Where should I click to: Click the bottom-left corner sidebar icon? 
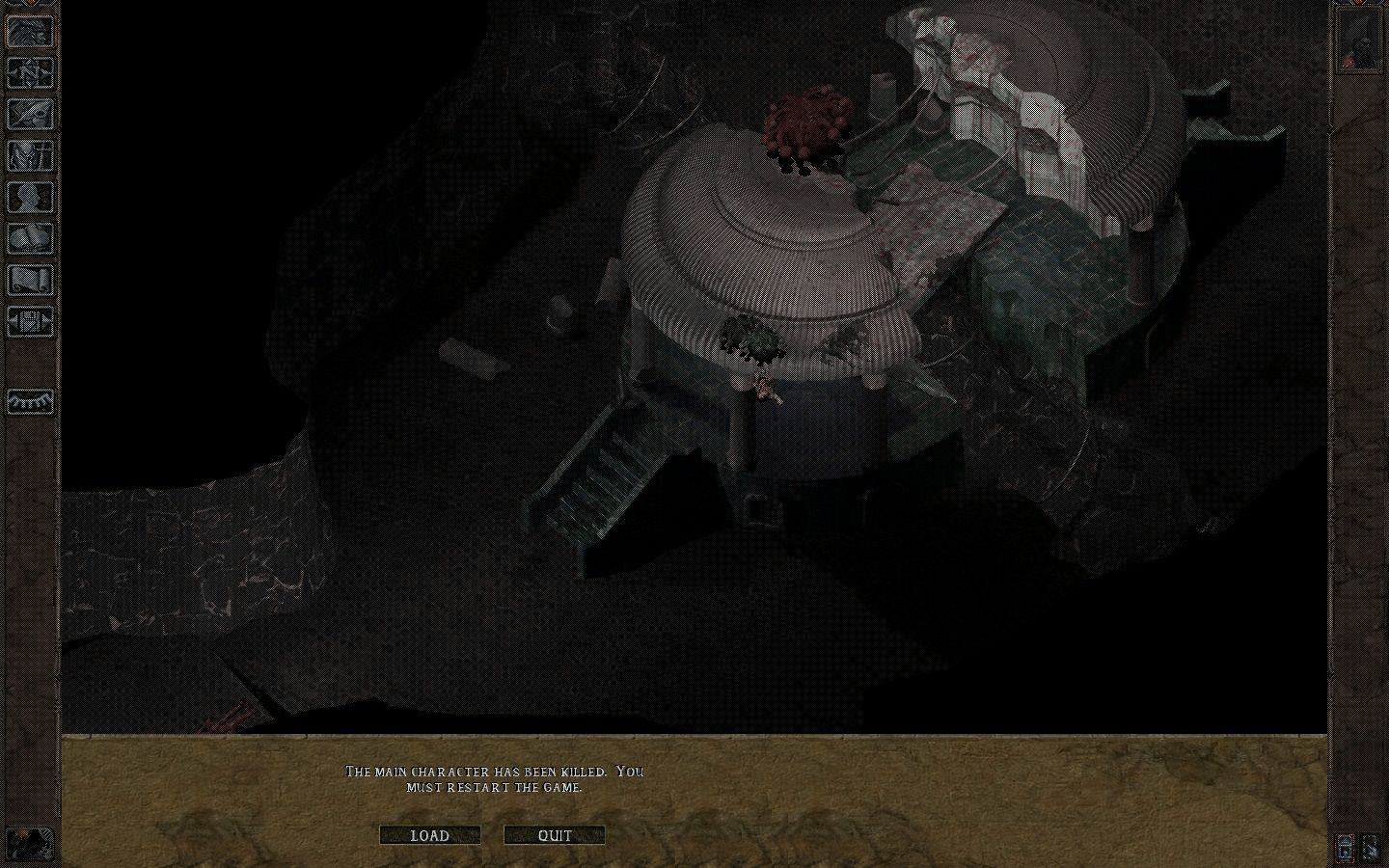point(30,844)
